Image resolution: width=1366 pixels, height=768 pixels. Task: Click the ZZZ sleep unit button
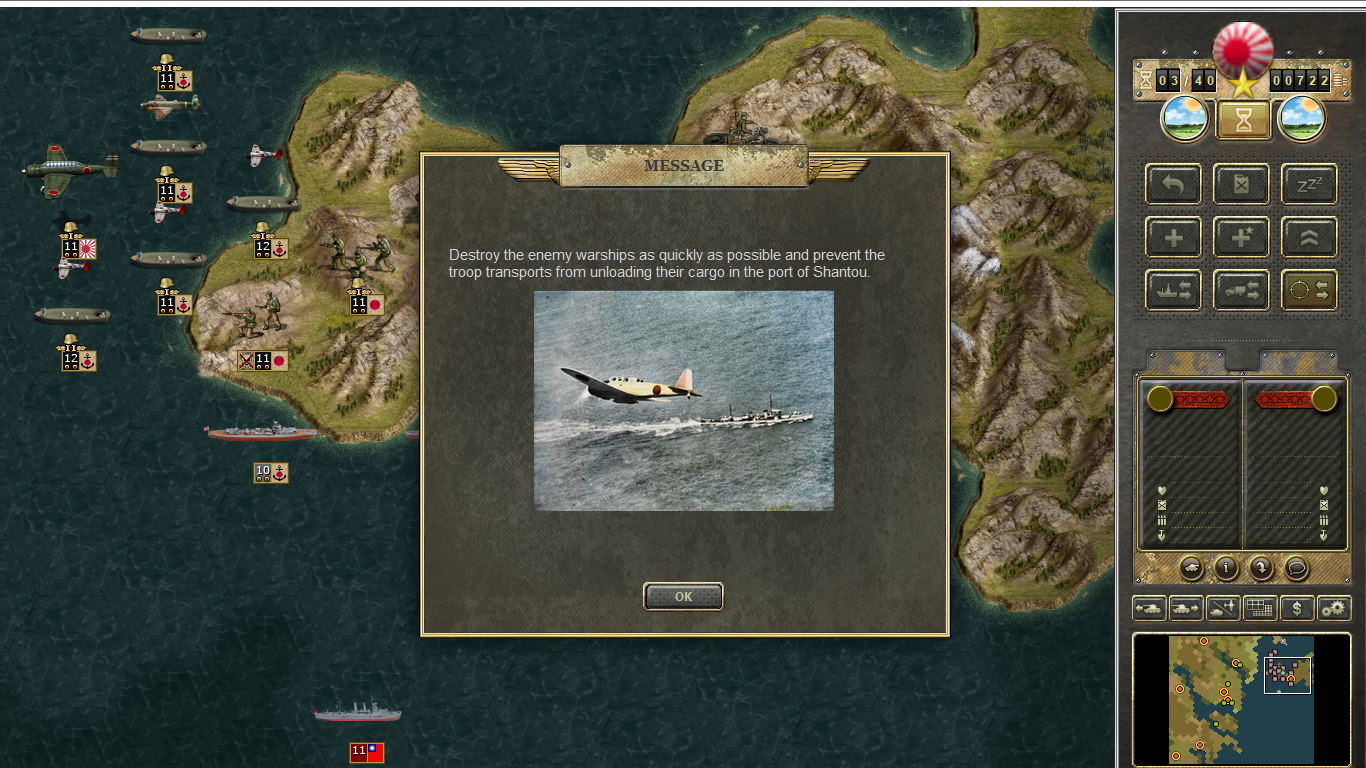[x=1309, y=185]
